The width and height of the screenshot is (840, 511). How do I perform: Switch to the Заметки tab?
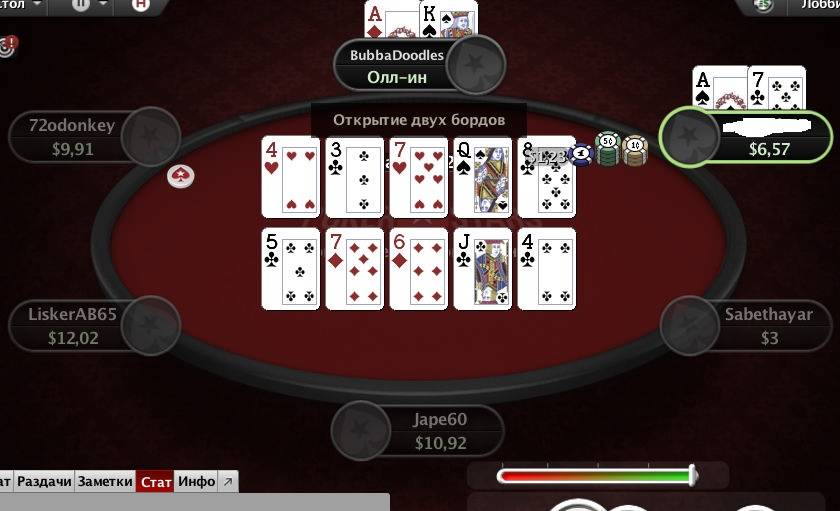point(104,482)
